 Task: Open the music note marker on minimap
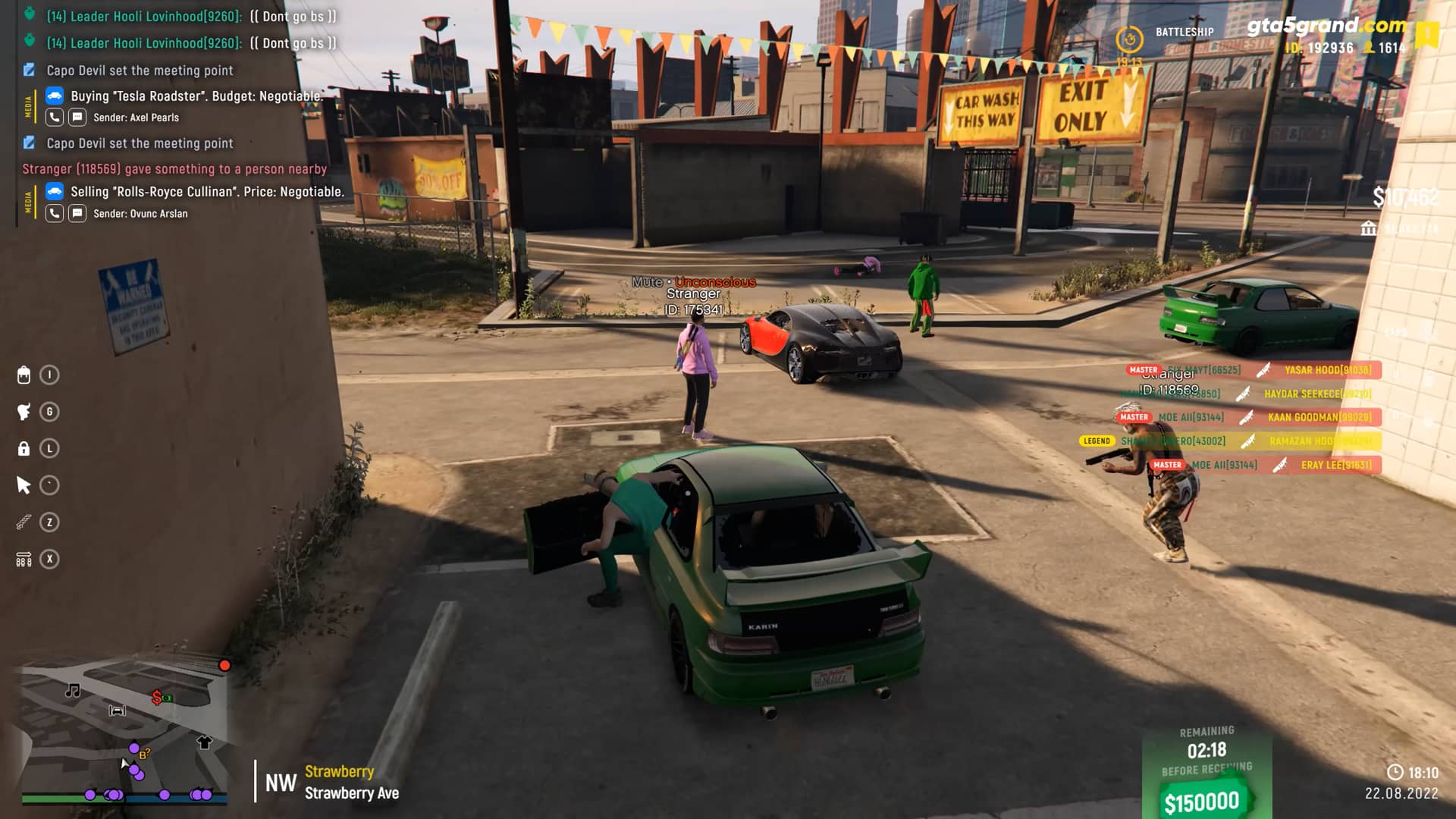point(73,690)
